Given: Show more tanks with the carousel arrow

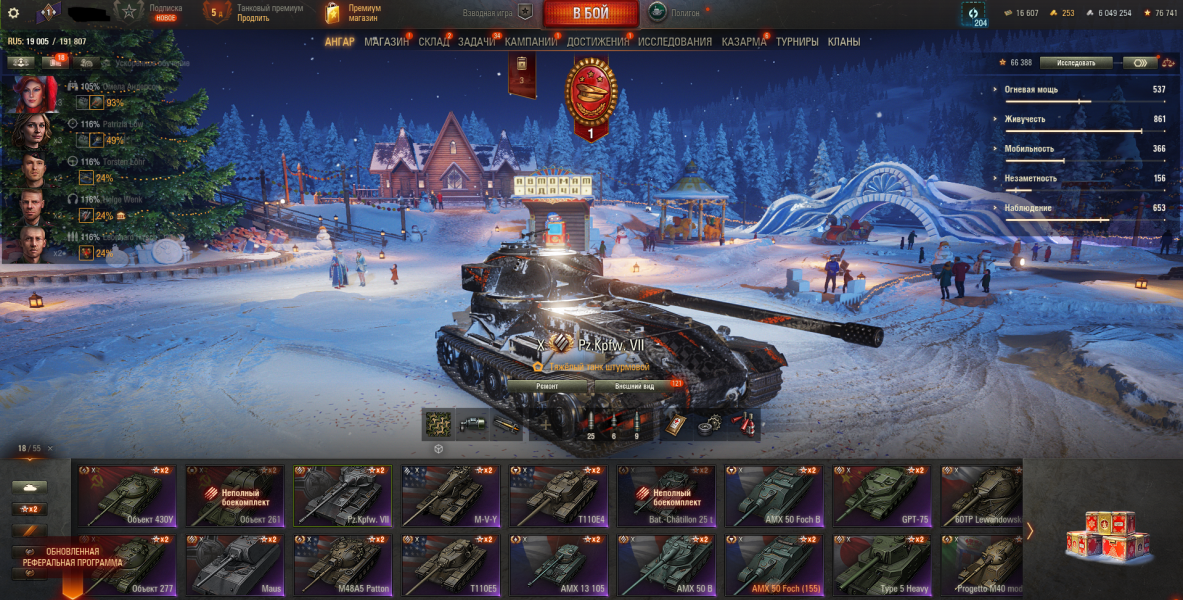Looking at the screenshot, I should coord(1030,531).
